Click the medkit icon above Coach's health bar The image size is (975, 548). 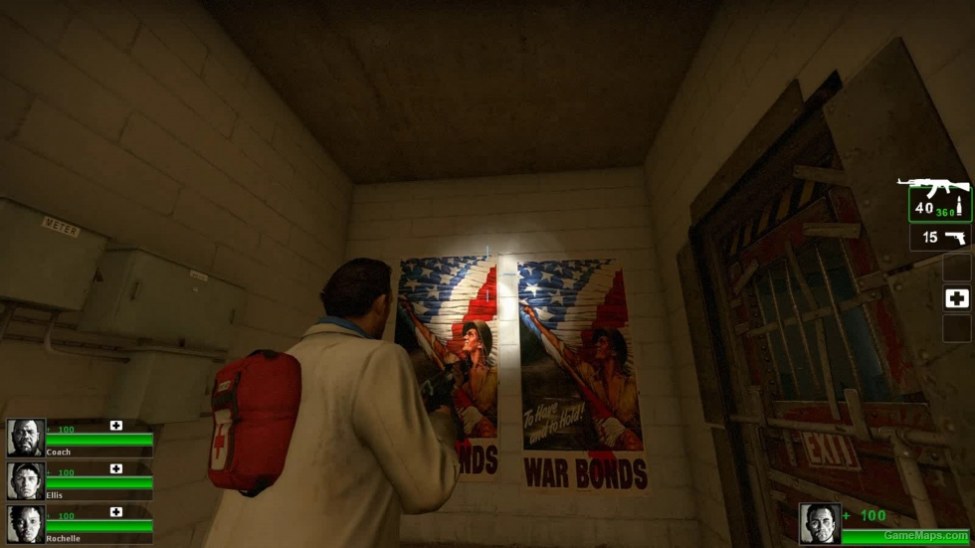[116, 426]
